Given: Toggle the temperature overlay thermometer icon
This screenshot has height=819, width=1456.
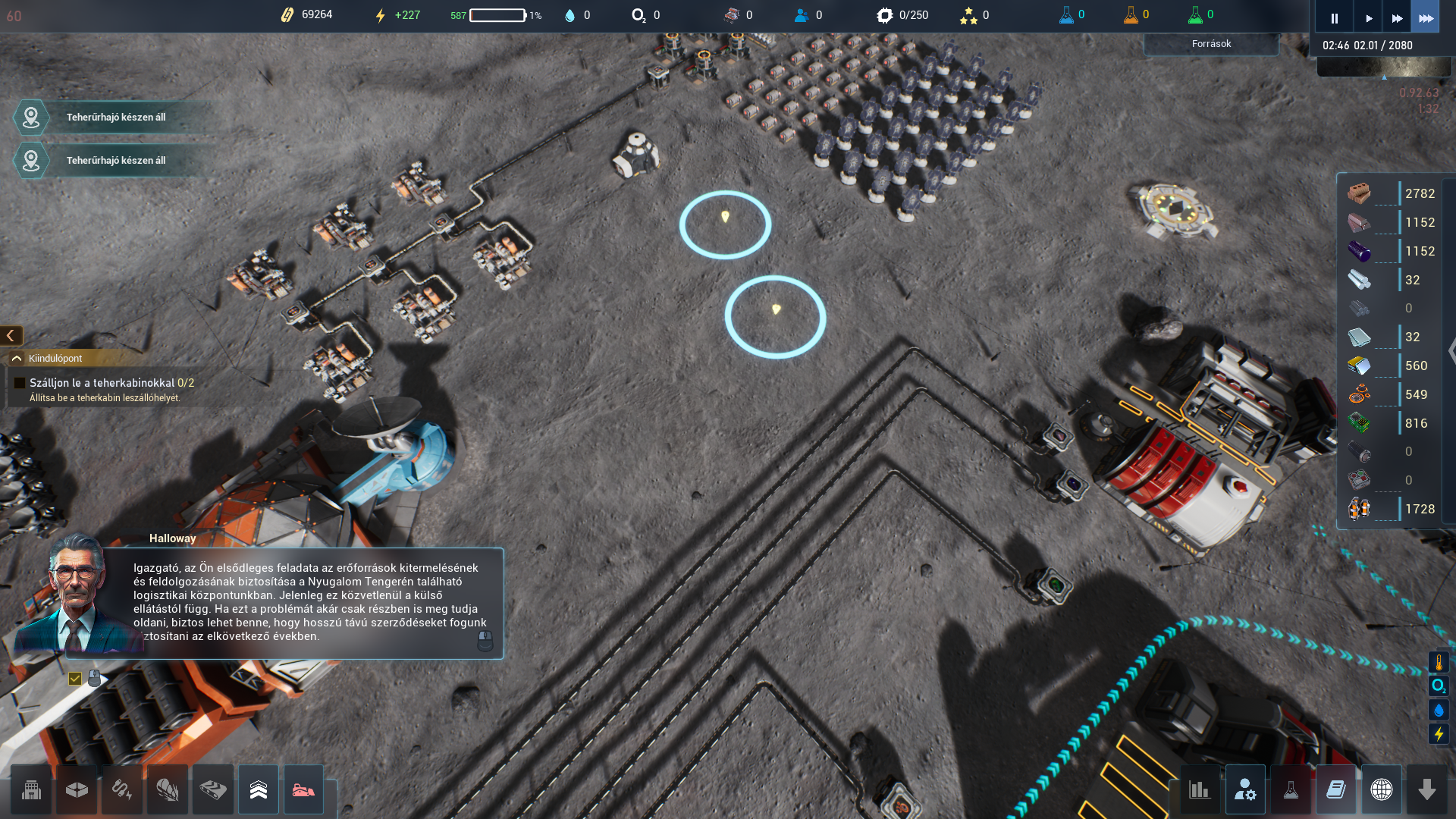Looking at the screenshot, I should coord(1439,662).
